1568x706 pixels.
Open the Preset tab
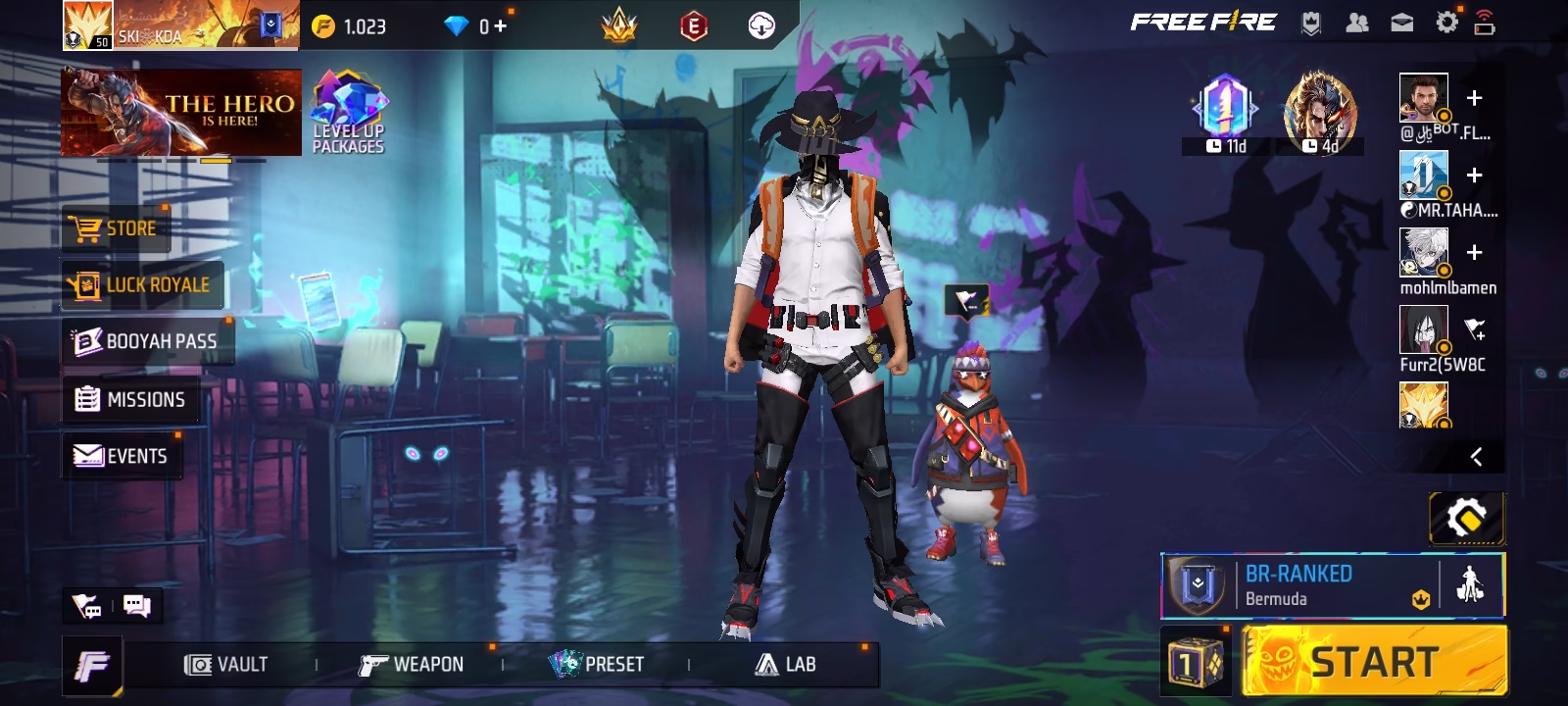click(596, 665)
